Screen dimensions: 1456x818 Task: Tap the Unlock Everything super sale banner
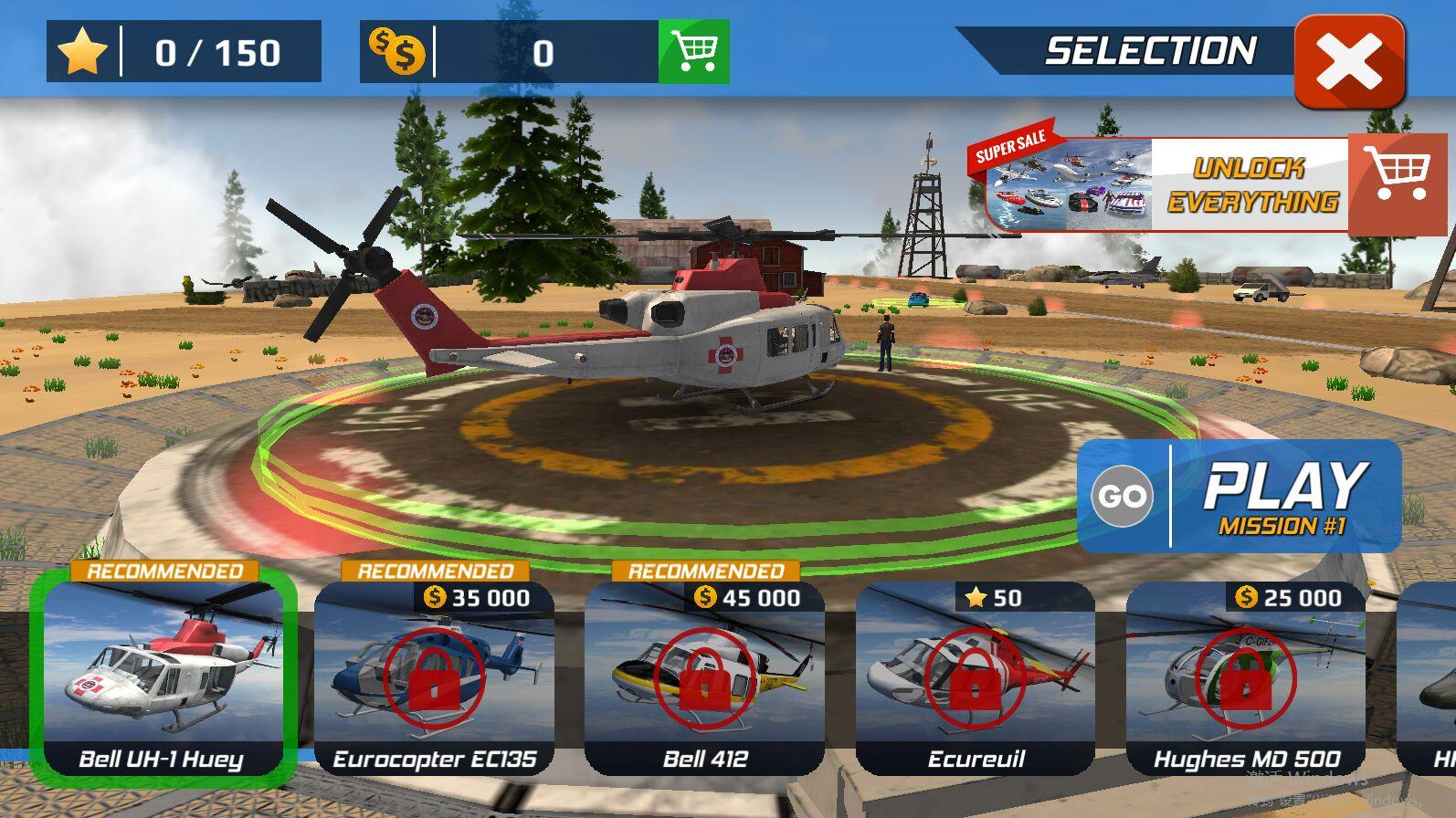[x=1206, y=185]
